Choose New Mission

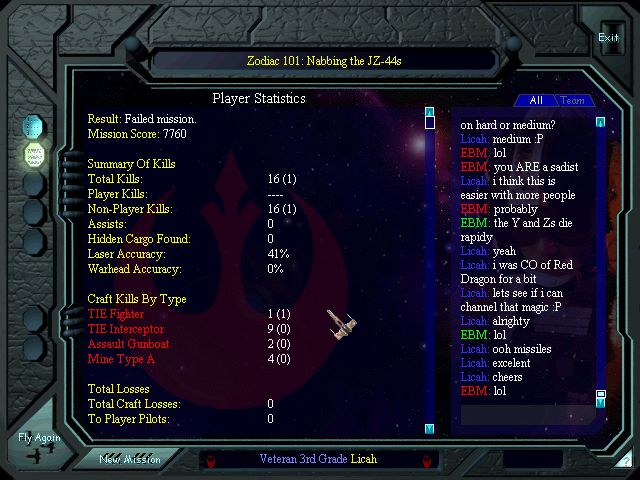(130, 459)
